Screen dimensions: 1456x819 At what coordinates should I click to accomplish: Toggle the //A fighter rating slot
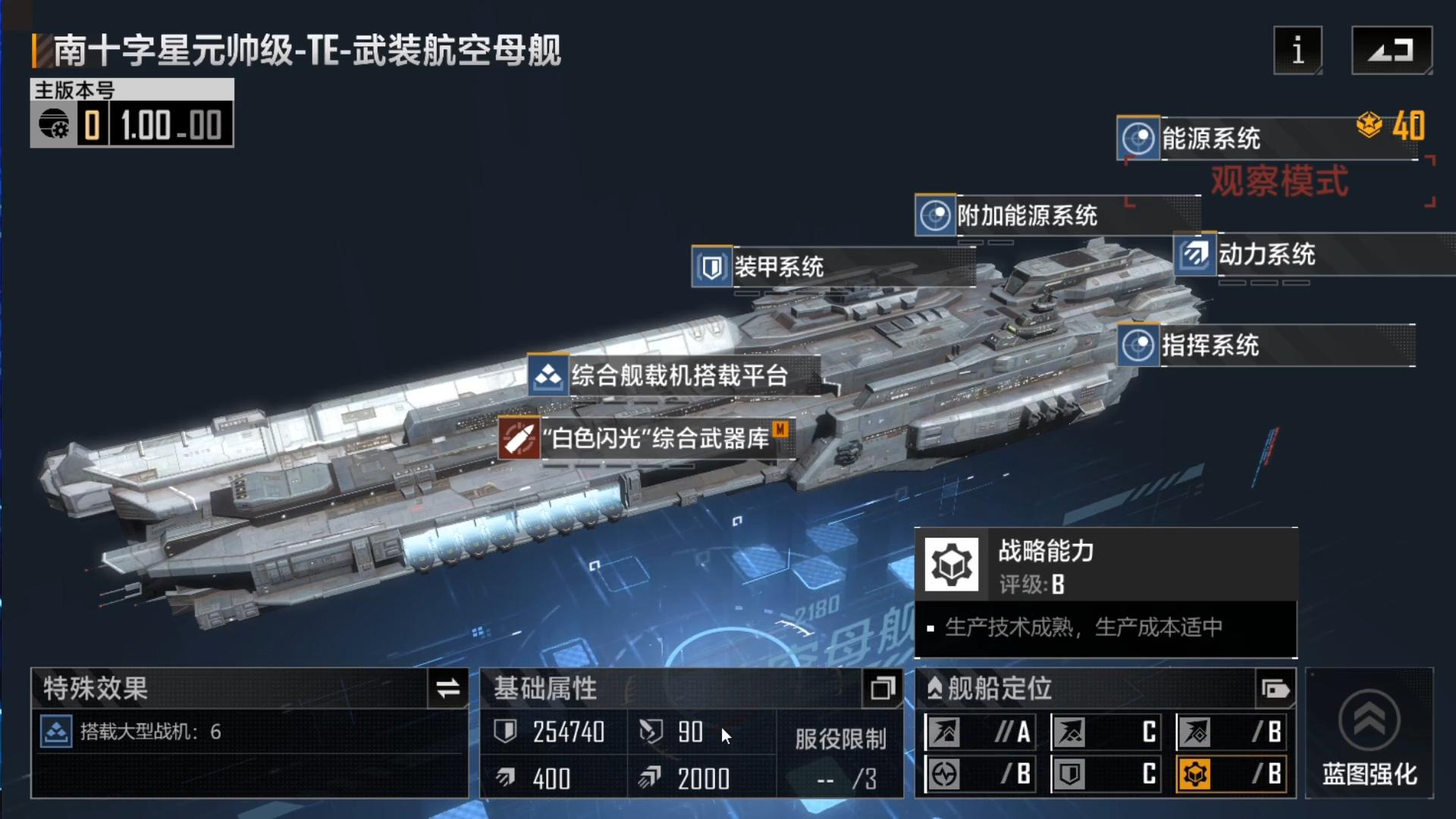pos(980,733)
